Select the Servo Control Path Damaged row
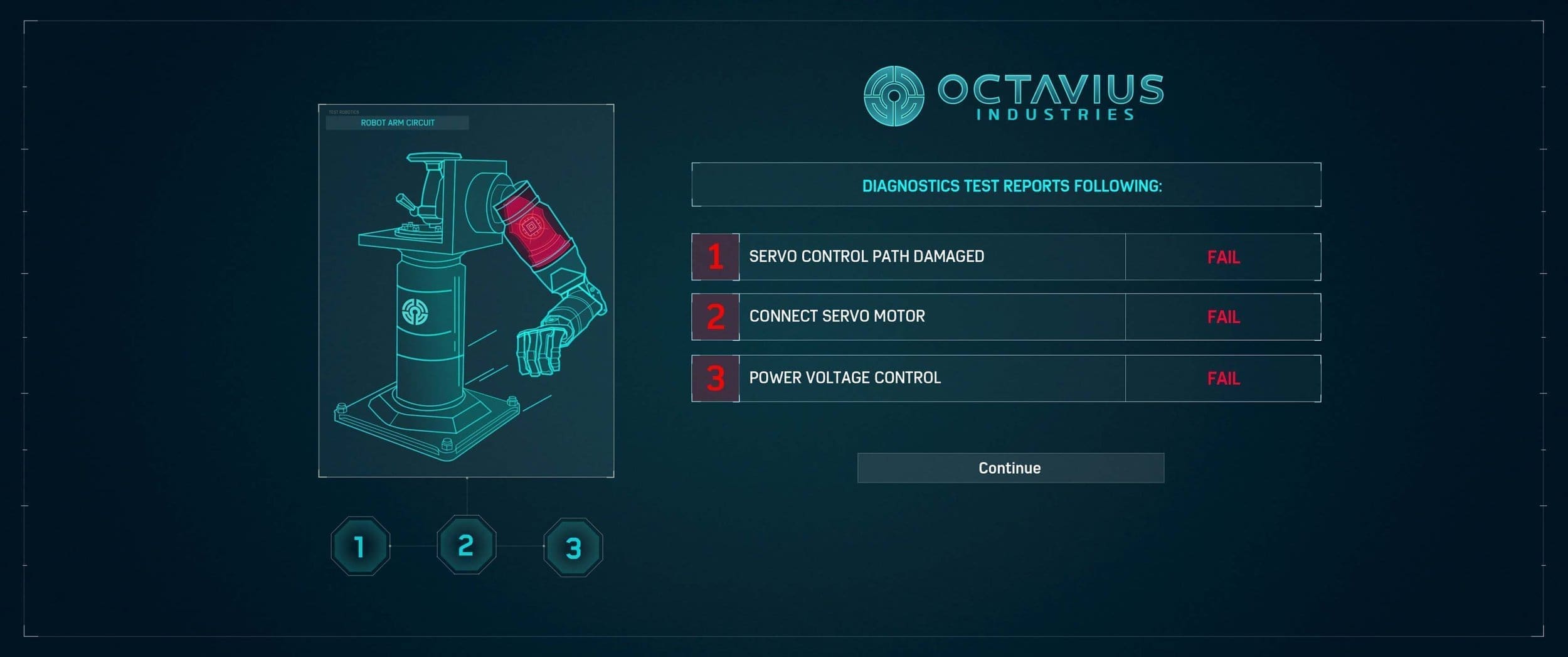This screenshot has height=657, width=1568. [x=1005, y=257]
